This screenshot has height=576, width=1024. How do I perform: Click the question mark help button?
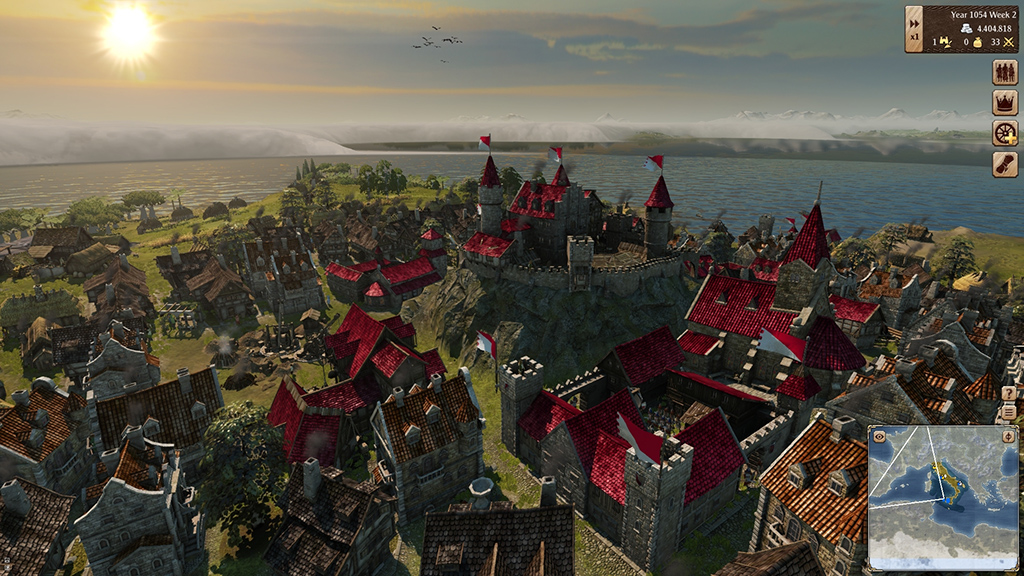(x=1008, y=394)
